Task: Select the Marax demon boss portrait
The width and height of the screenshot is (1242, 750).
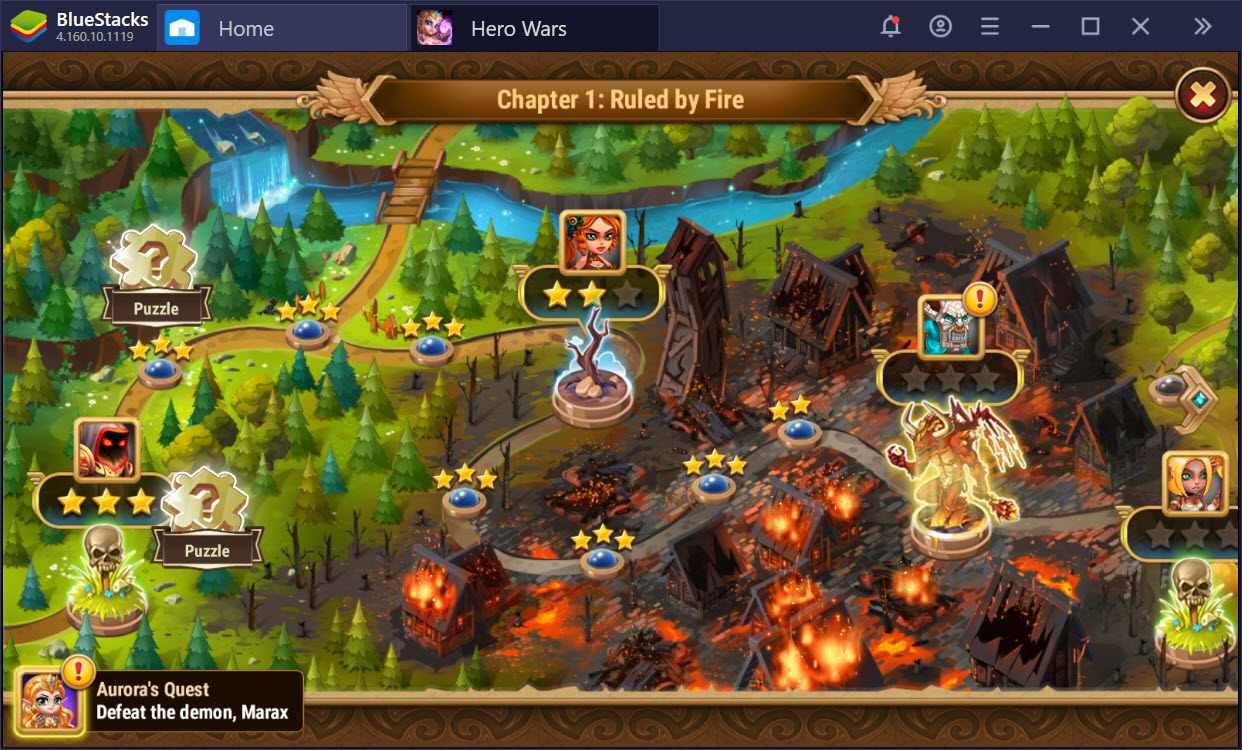Action: point(951,327)
